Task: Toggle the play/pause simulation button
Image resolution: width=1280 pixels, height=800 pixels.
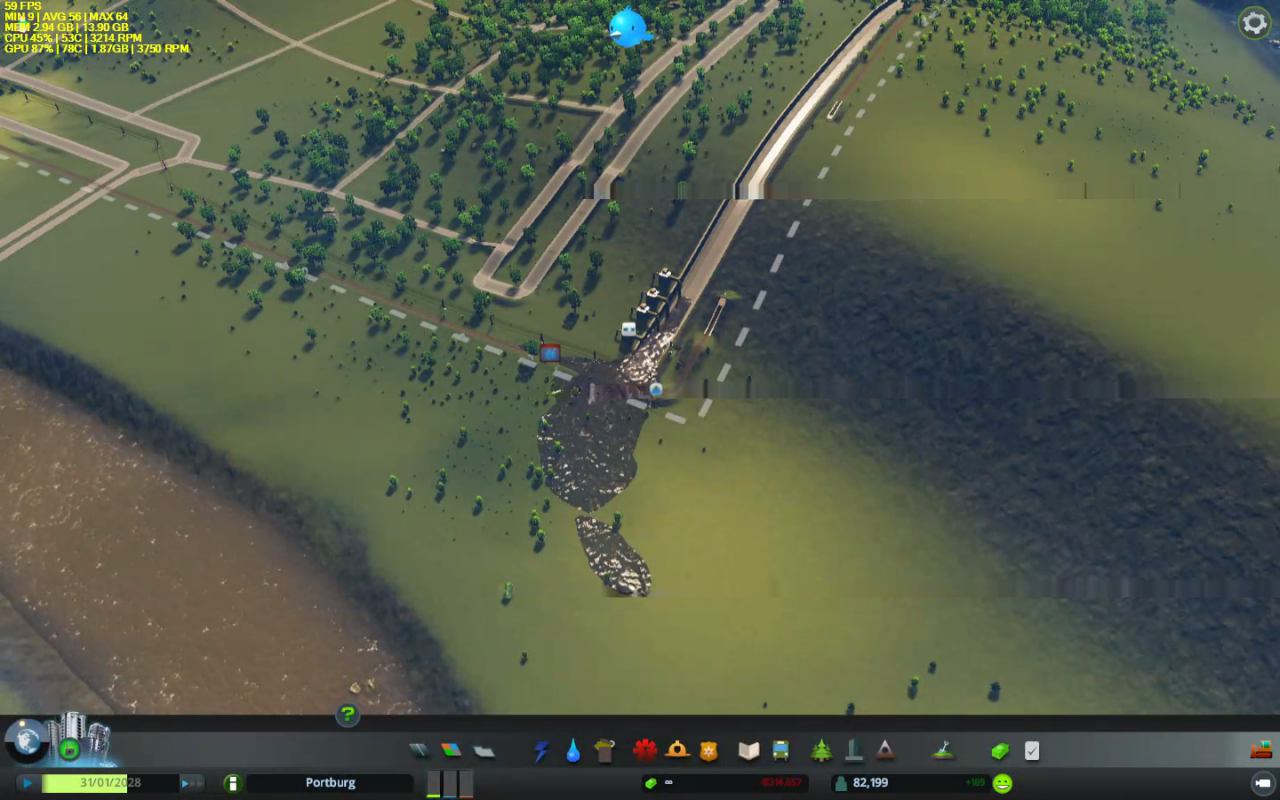Action: tap(28, 783)
